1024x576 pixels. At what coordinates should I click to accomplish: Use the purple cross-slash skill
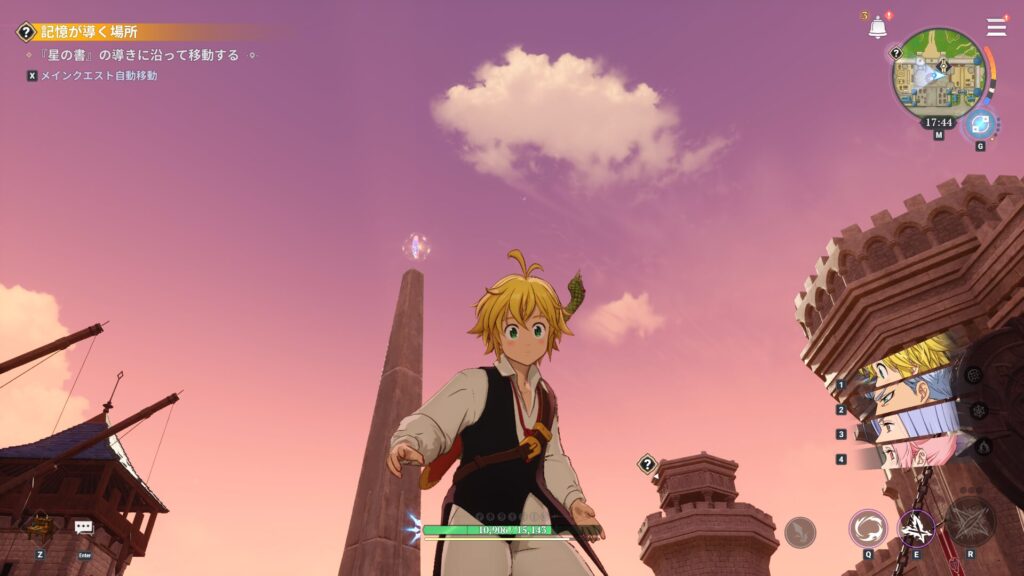click(x=916, y=527)
